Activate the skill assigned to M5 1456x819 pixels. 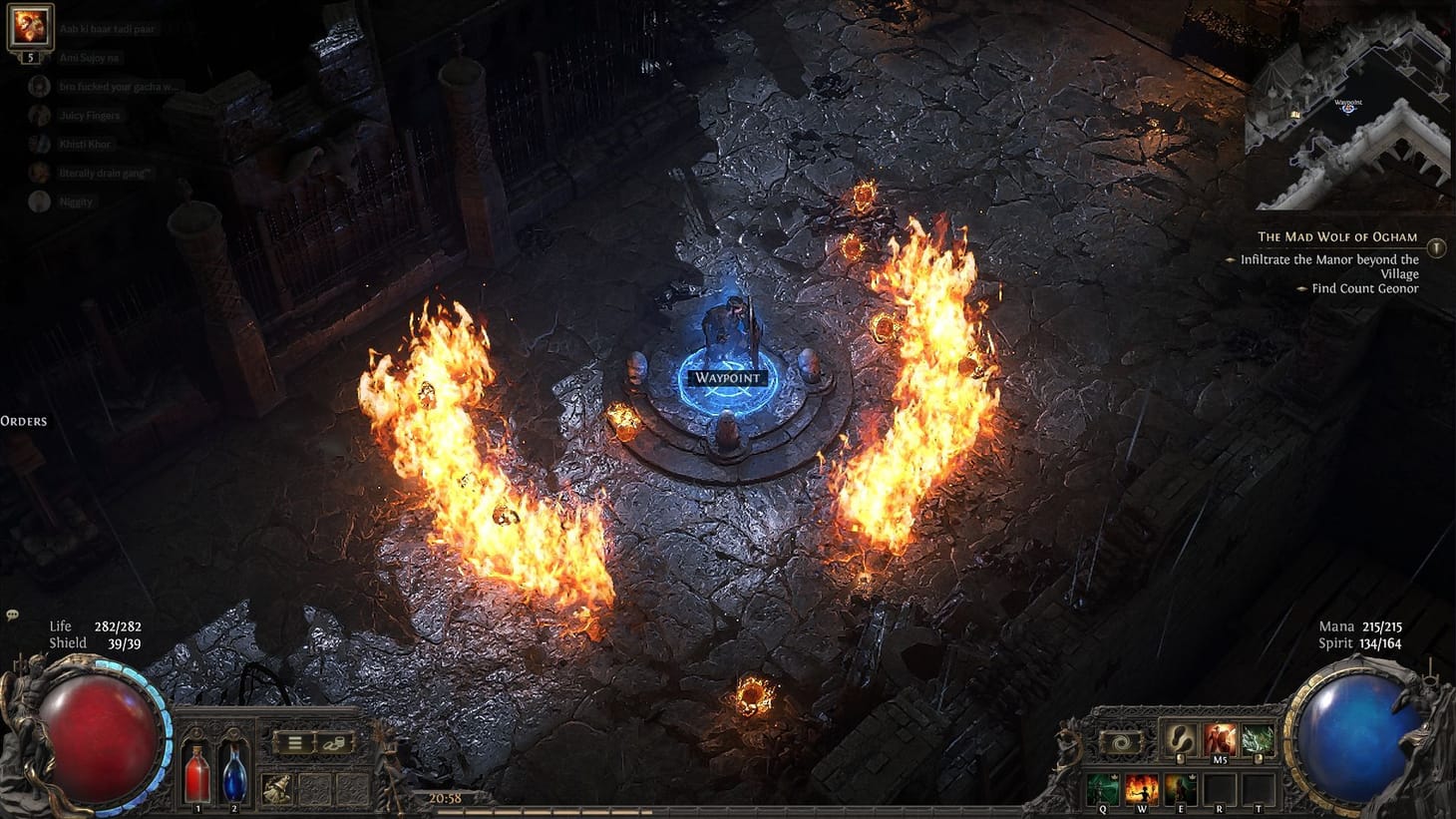[1221, 740]
